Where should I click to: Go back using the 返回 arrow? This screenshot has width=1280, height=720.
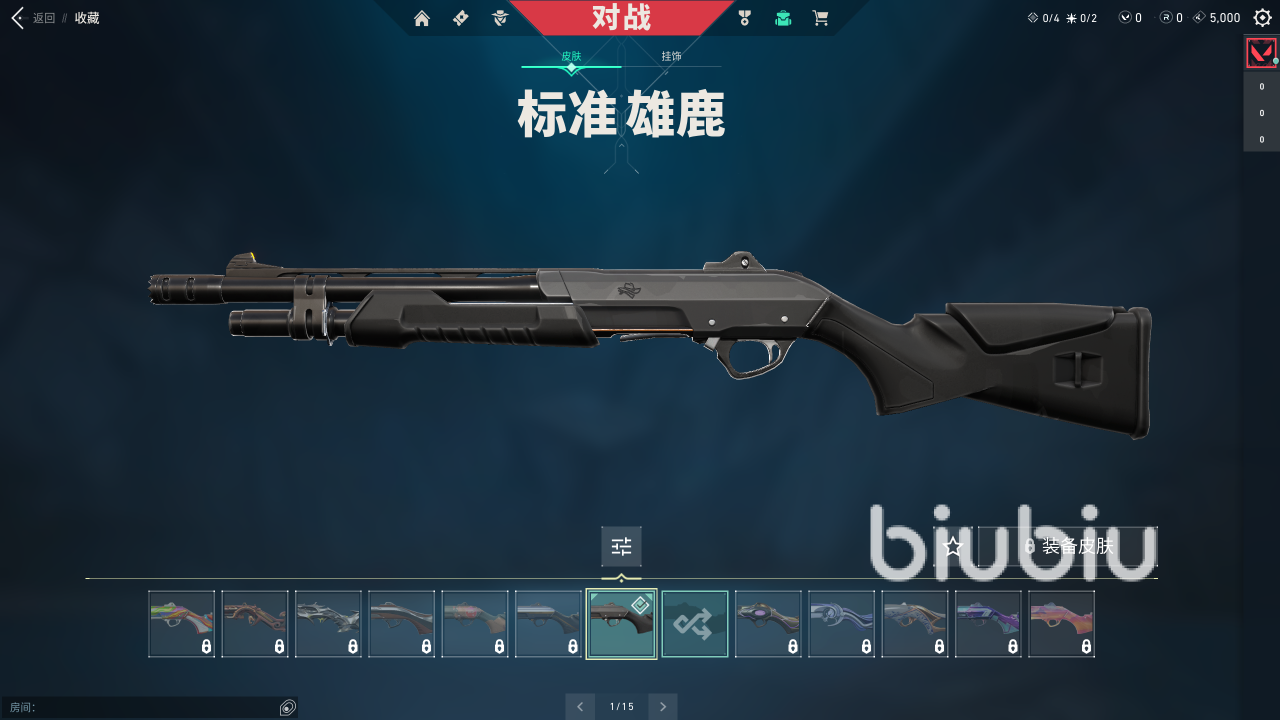pos(17,18)
